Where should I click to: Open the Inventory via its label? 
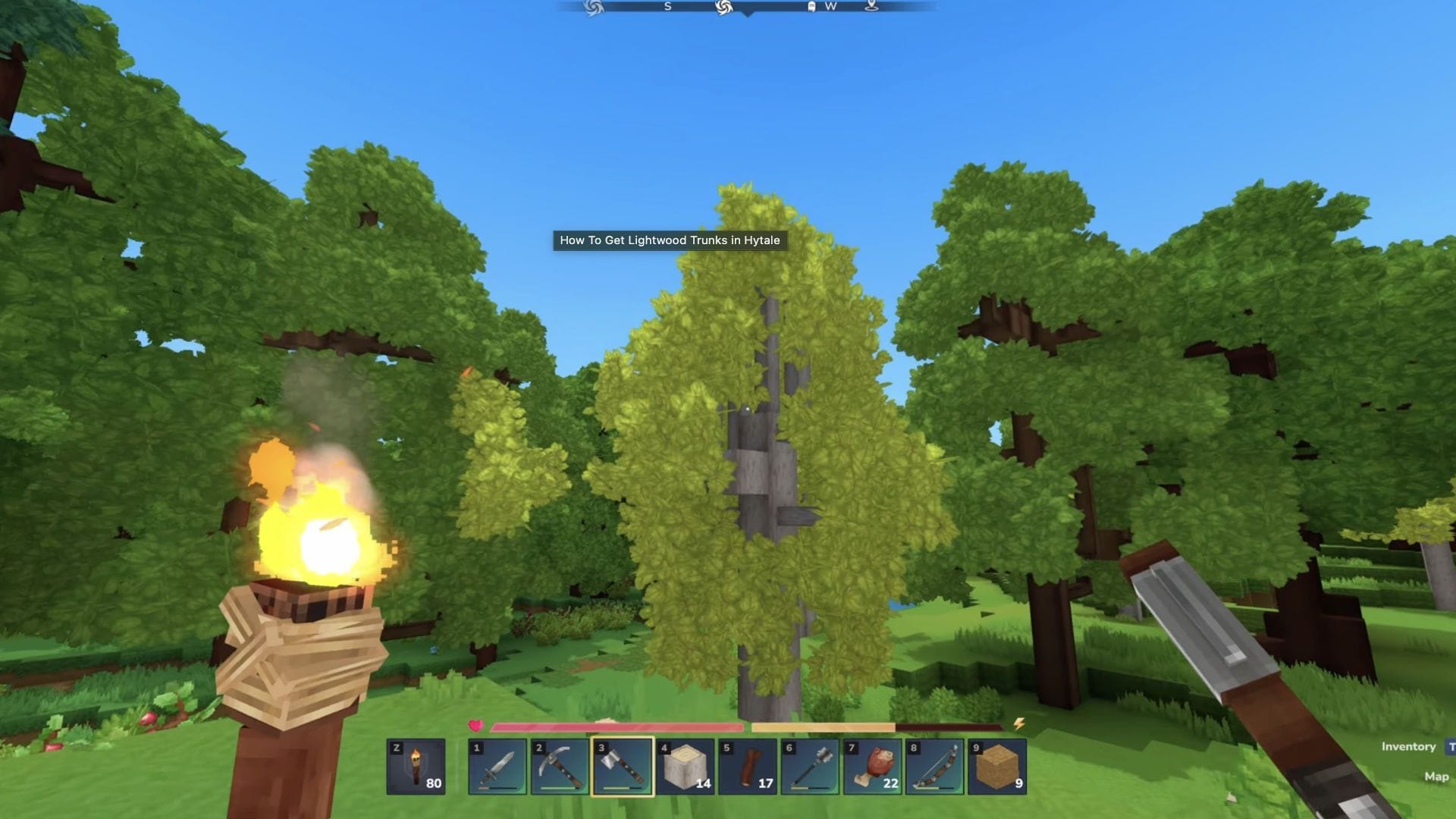point(1407,745)
